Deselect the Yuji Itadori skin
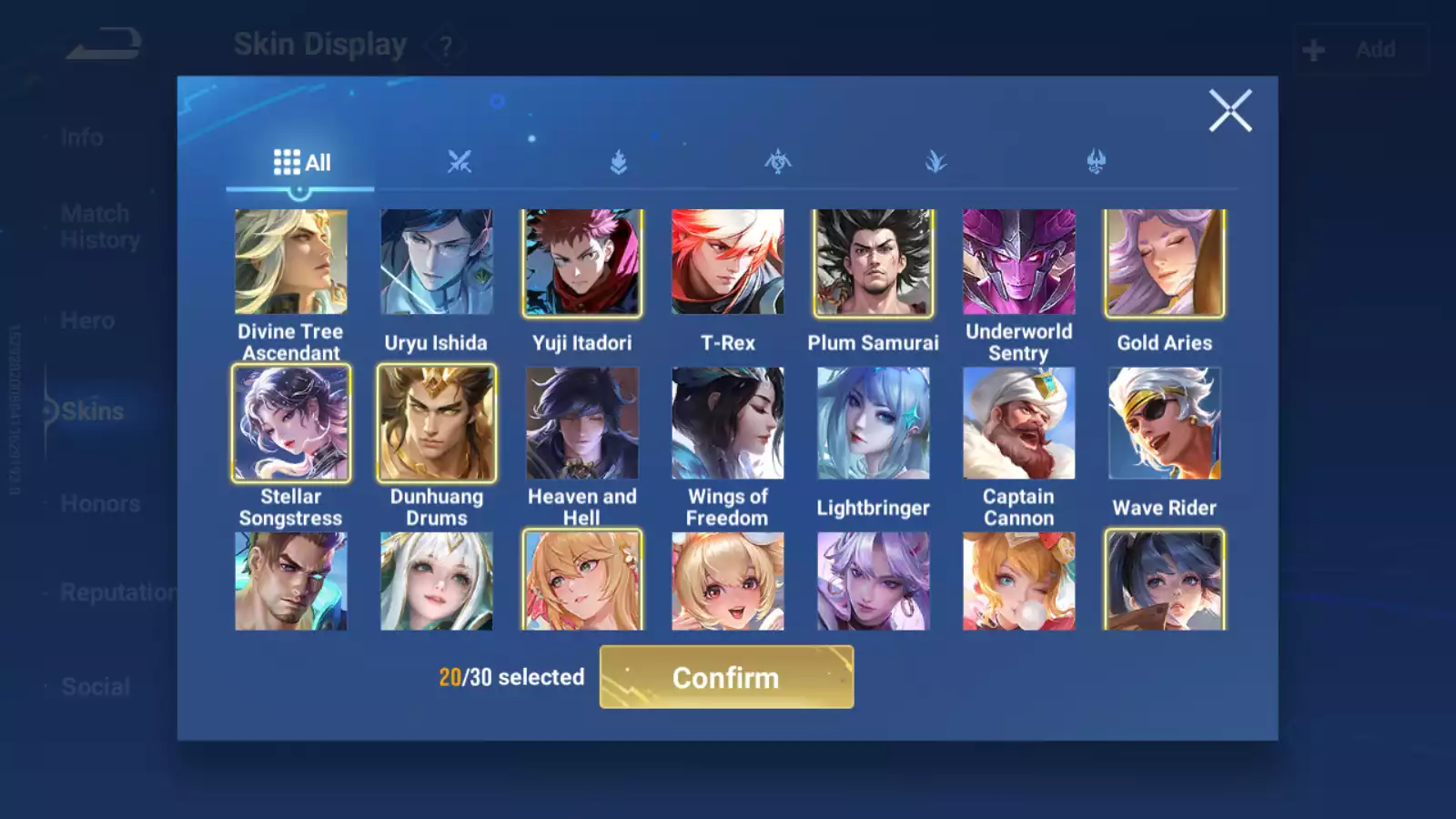 click(x=581, y=263)
